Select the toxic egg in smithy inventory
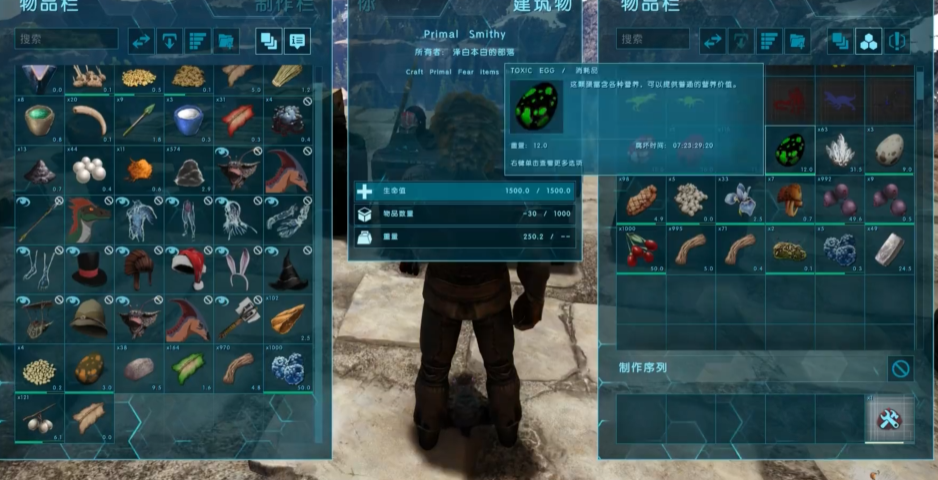 pyautogui.click(x=790, y=151)
